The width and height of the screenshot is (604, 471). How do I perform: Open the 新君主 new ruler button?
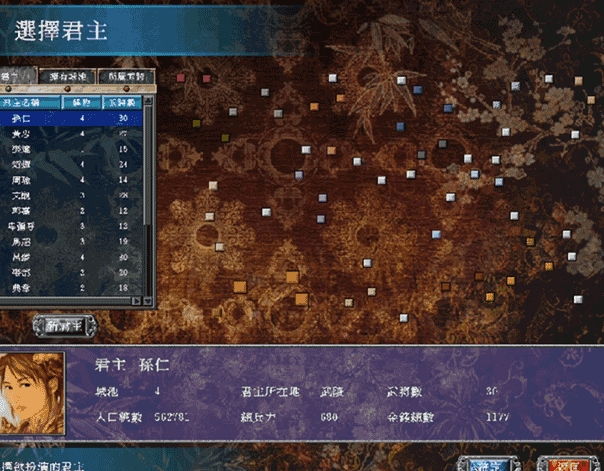coord(65,323)
